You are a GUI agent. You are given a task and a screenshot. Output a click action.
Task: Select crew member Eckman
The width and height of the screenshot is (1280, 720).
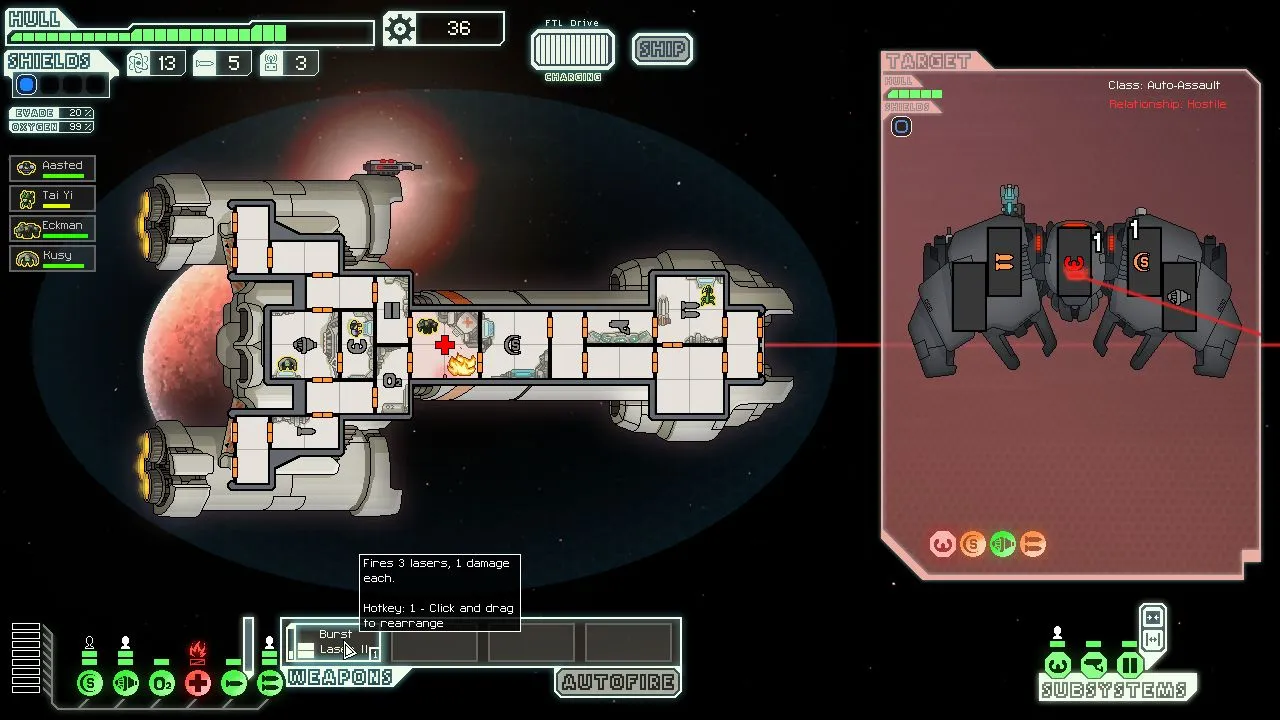[53, 228]
